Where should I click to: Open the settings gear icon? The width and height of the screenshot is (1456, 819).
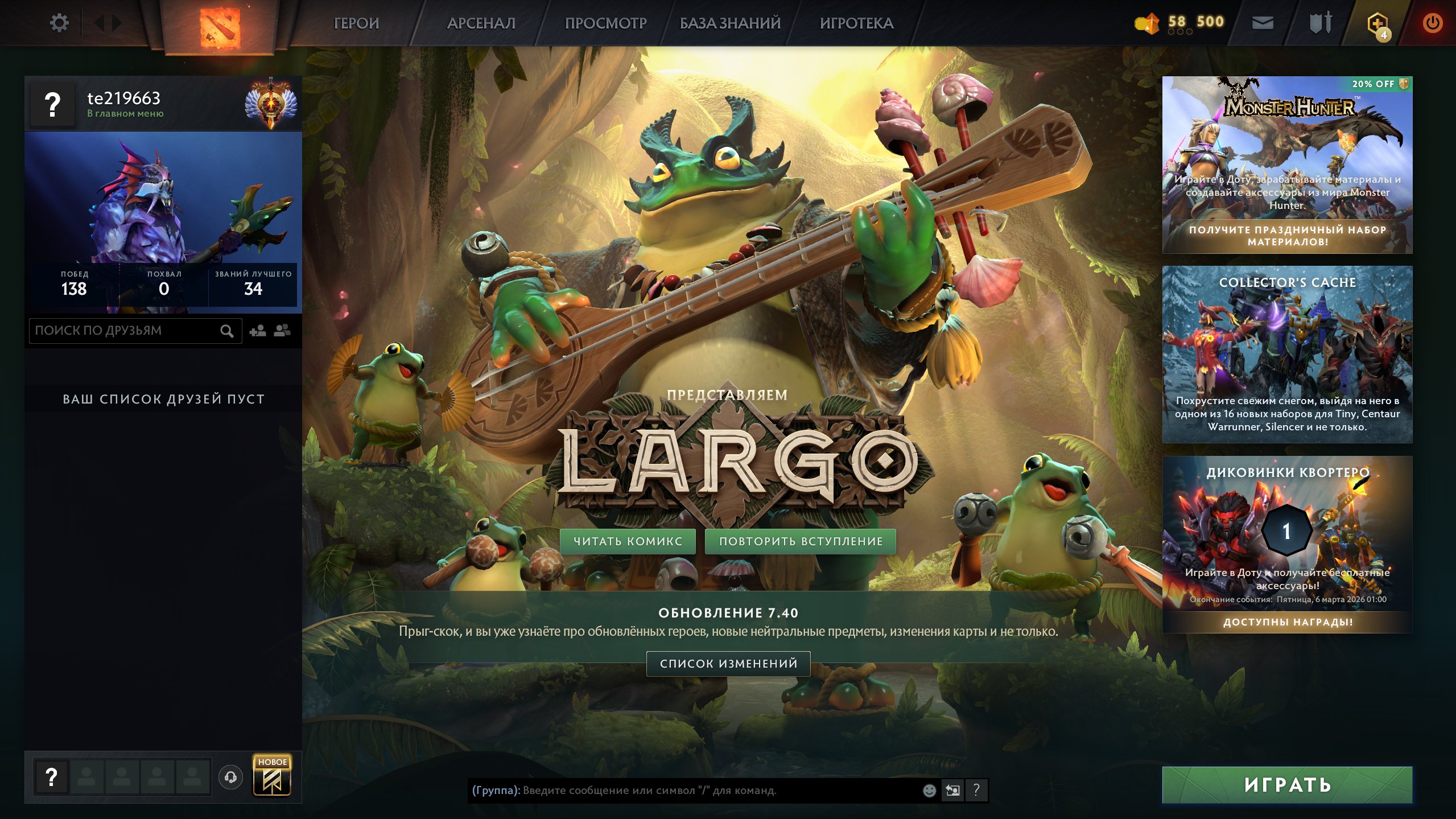[x=59, y=23]
